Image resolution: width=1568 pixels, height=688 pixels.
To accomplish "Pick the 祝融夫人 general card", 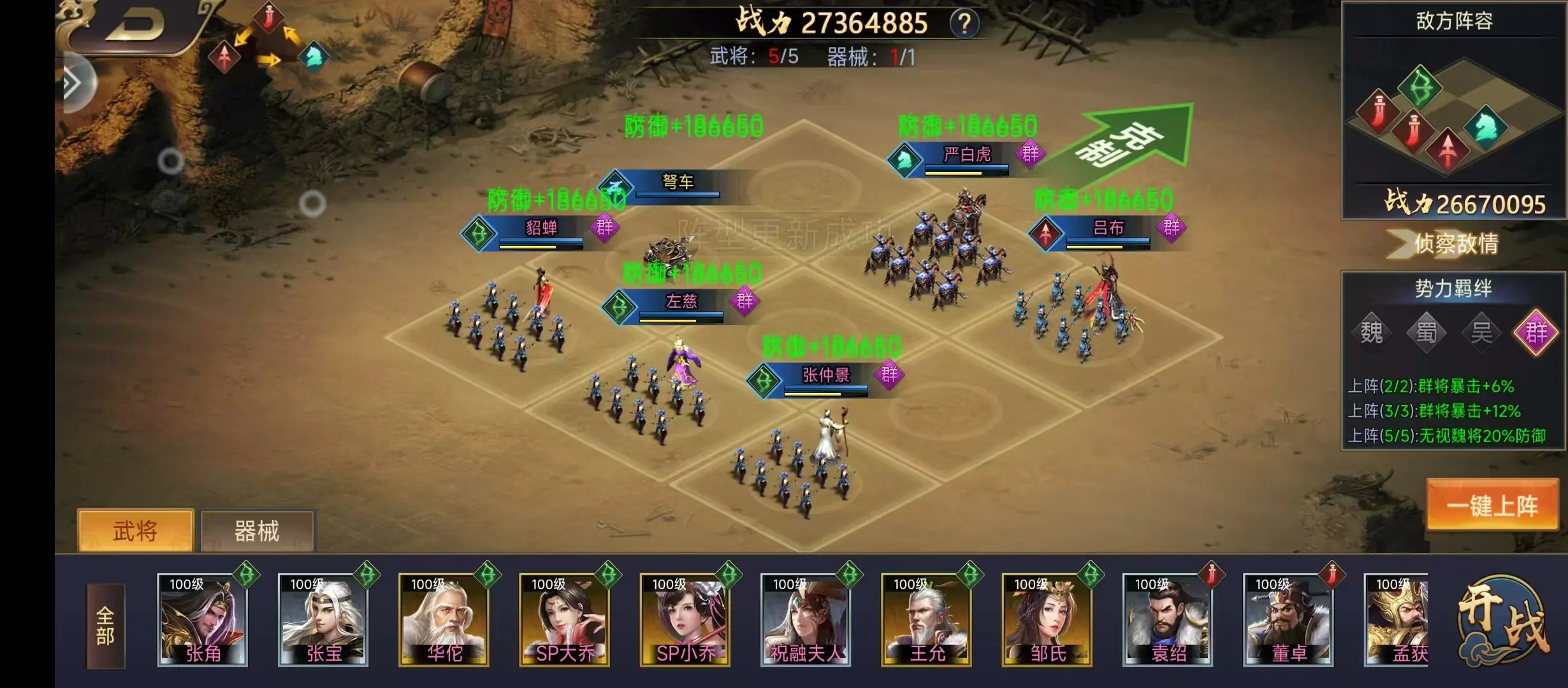I will pos(806,620).
